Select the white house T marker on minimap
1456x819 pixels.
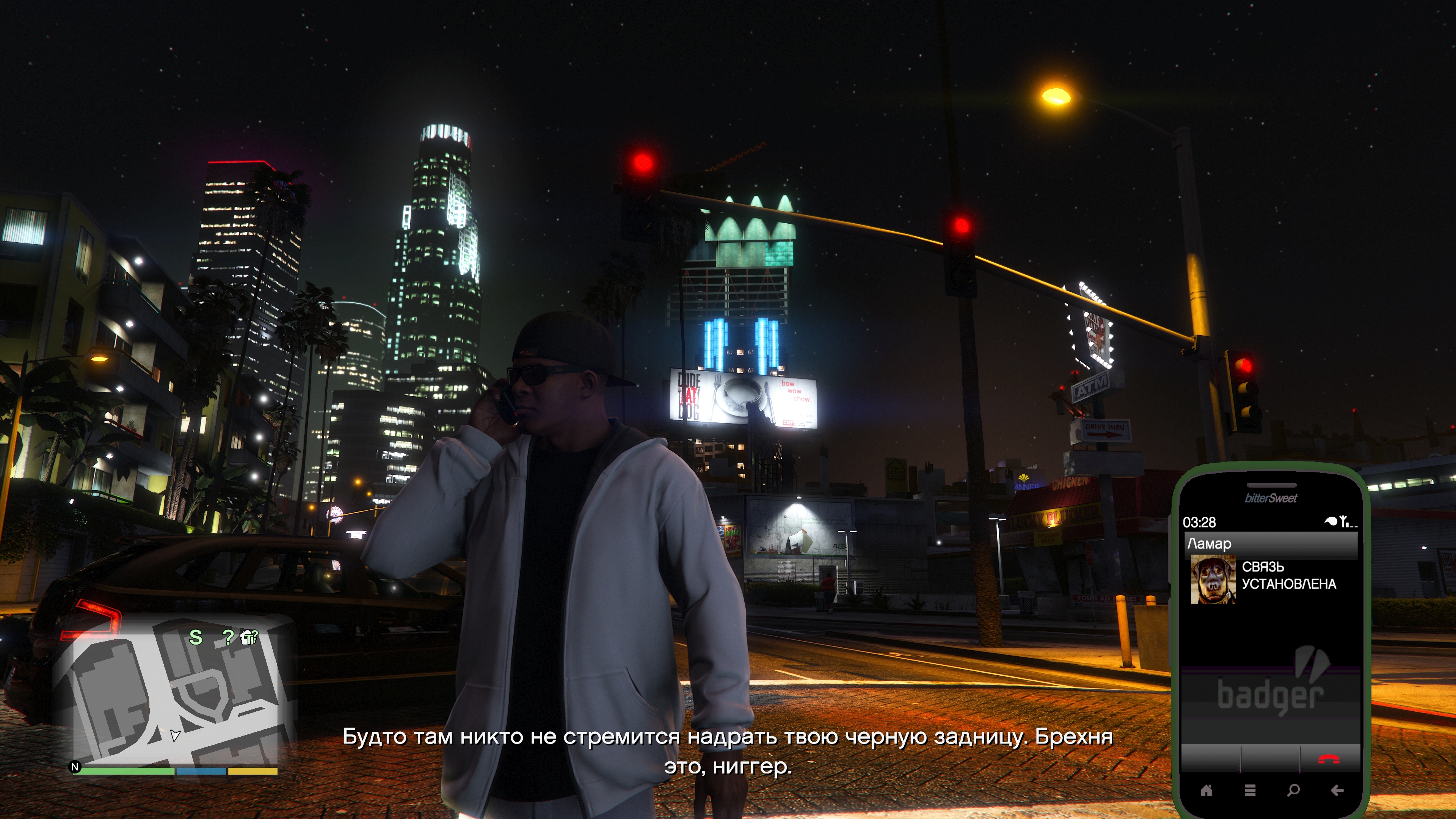pos(248,637)
